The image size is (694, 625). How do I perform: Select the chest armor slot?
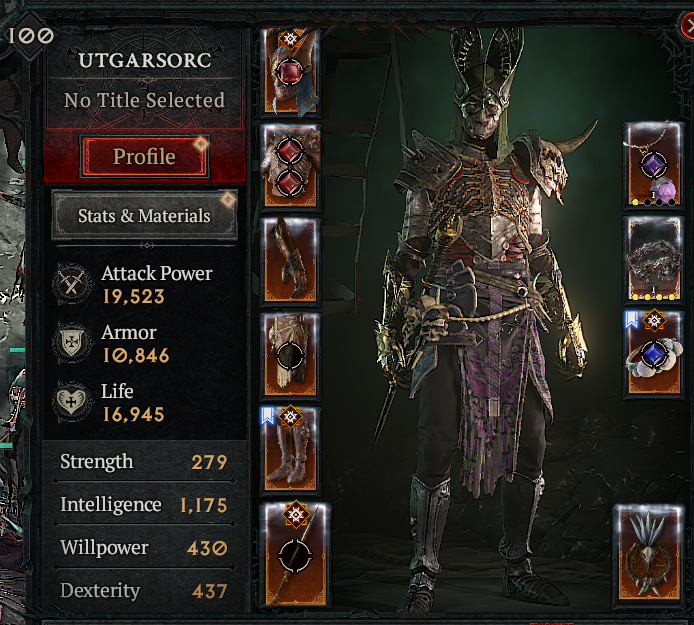click(291, 165)
